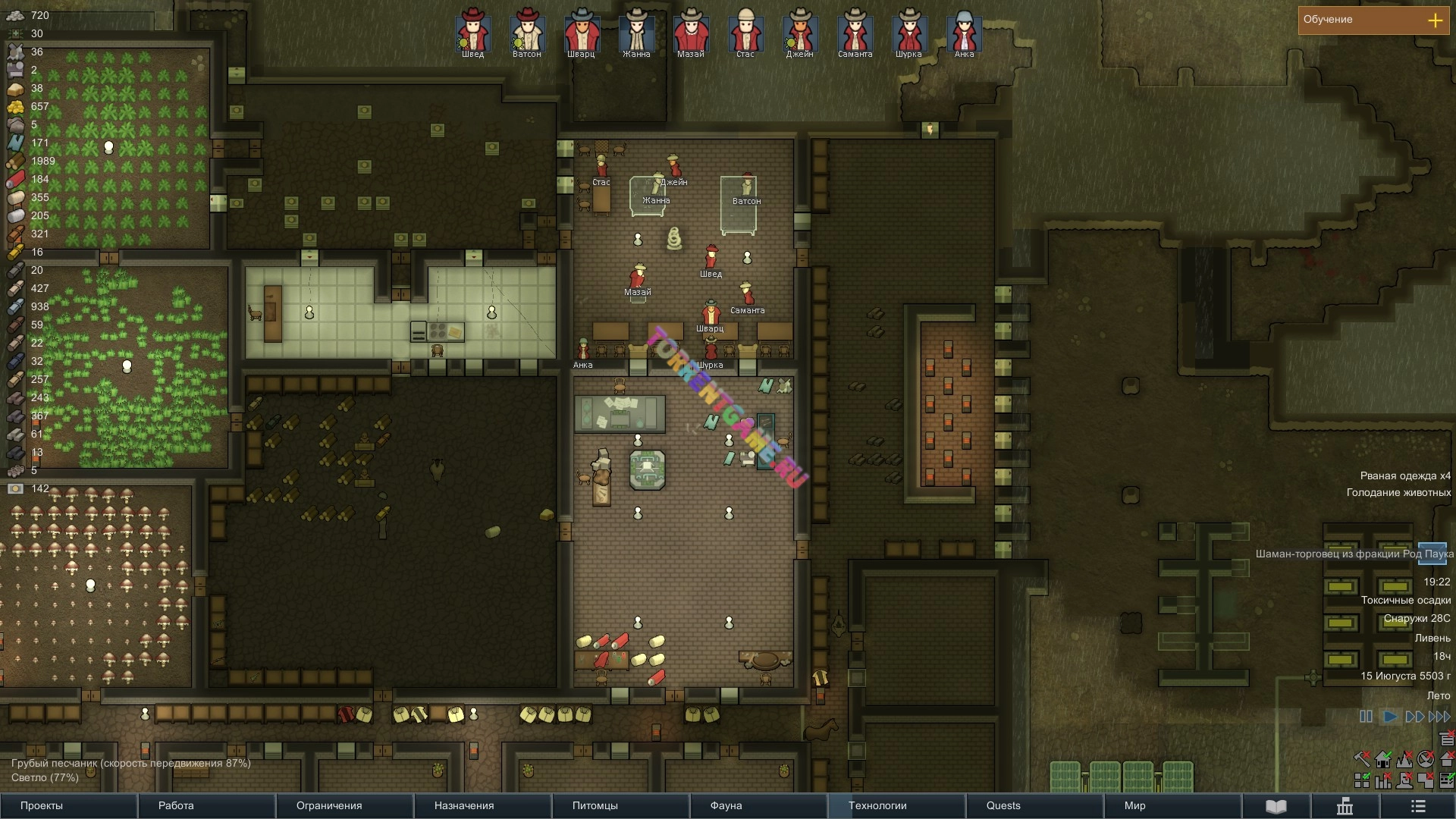Open the Шаман-торговец из фракции Род Паука message
This screenshot has height=819, width=1456.
[1354, 554]
